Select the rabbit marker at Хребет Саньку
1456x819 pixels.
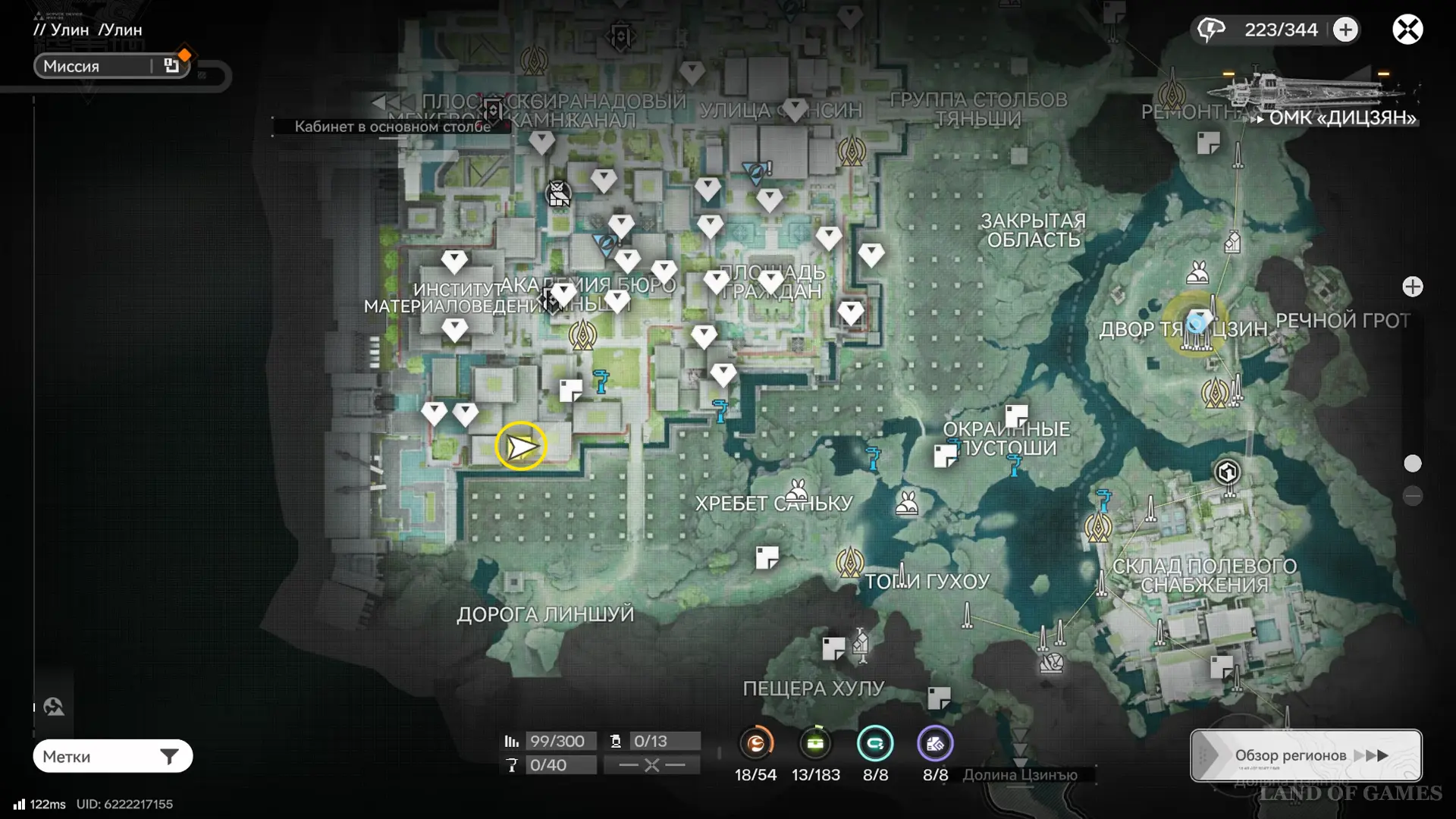pyautogui.click(x=796, y=489)
